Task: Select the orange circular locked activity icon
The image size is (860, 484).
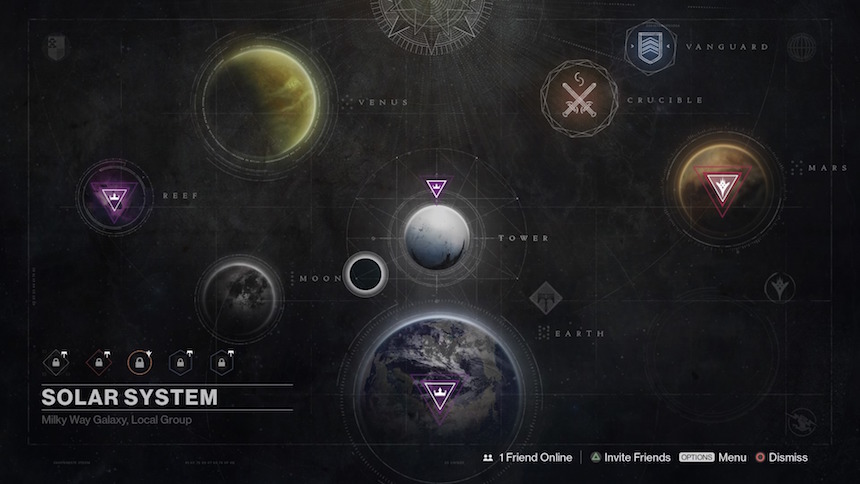Action: [x=140, y=360]
